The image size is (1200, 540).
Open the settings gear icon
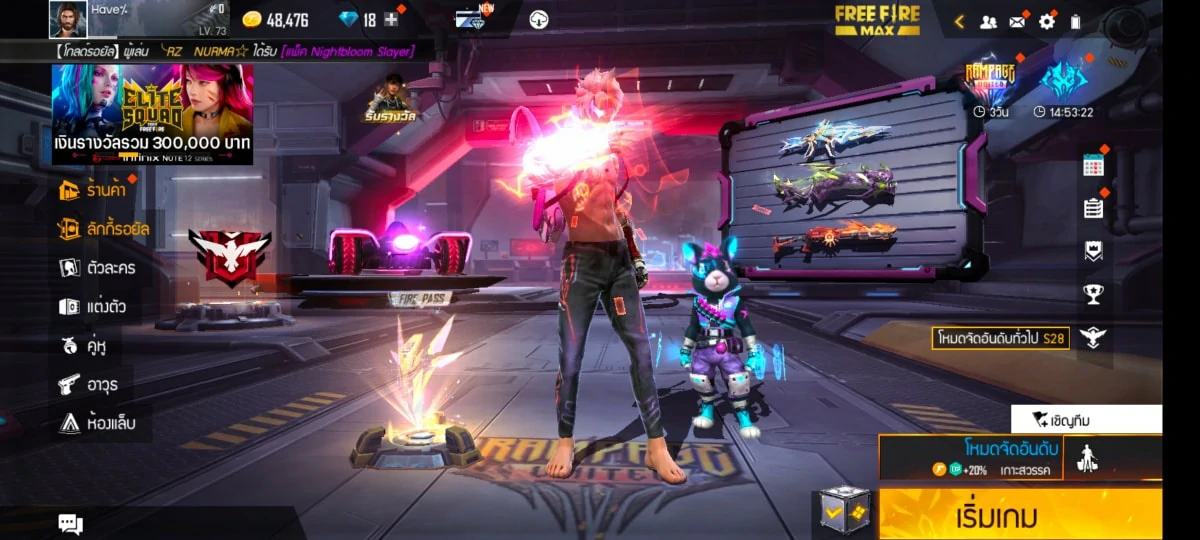1046,21
